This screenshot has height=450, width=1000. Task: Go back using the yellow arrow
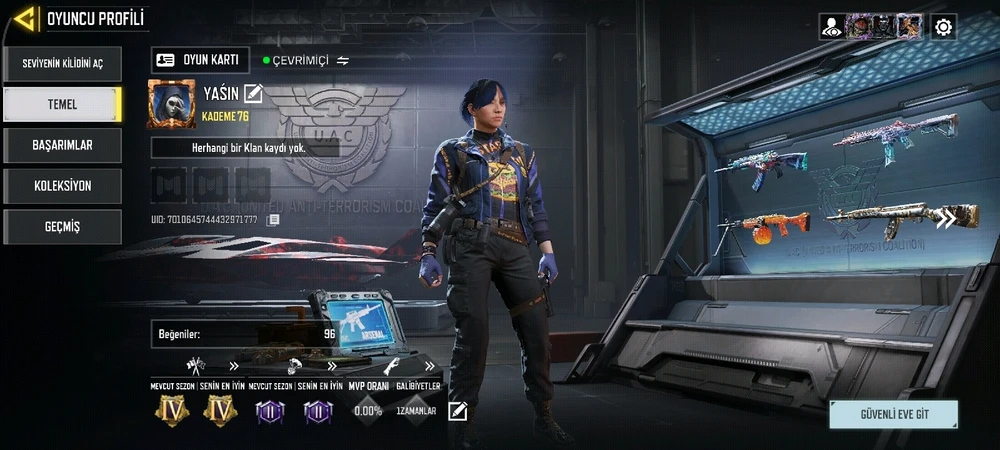pyautogui.click(x=26, y=17)
